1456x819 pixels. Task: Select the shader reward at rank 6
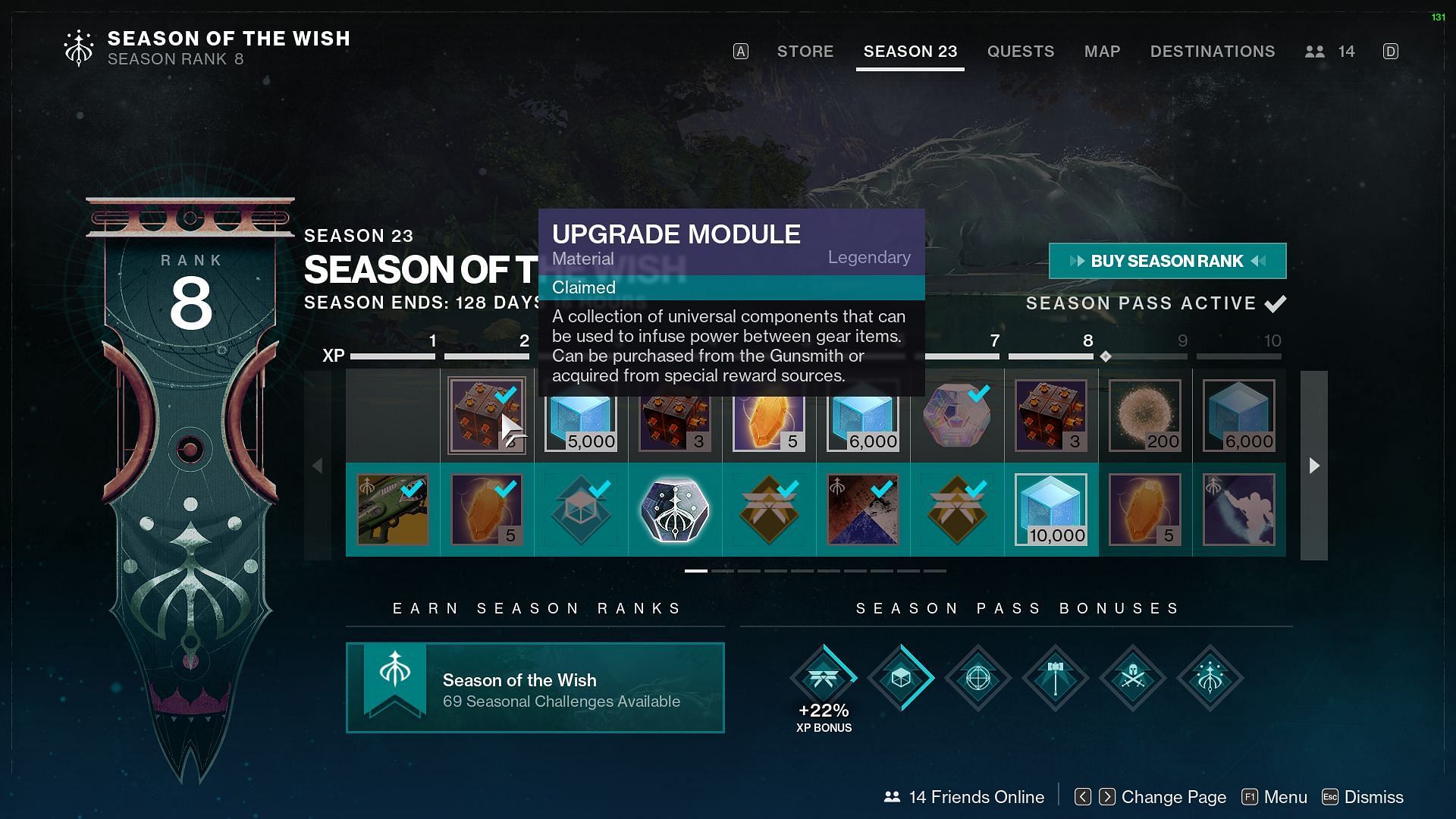(863, 510)
